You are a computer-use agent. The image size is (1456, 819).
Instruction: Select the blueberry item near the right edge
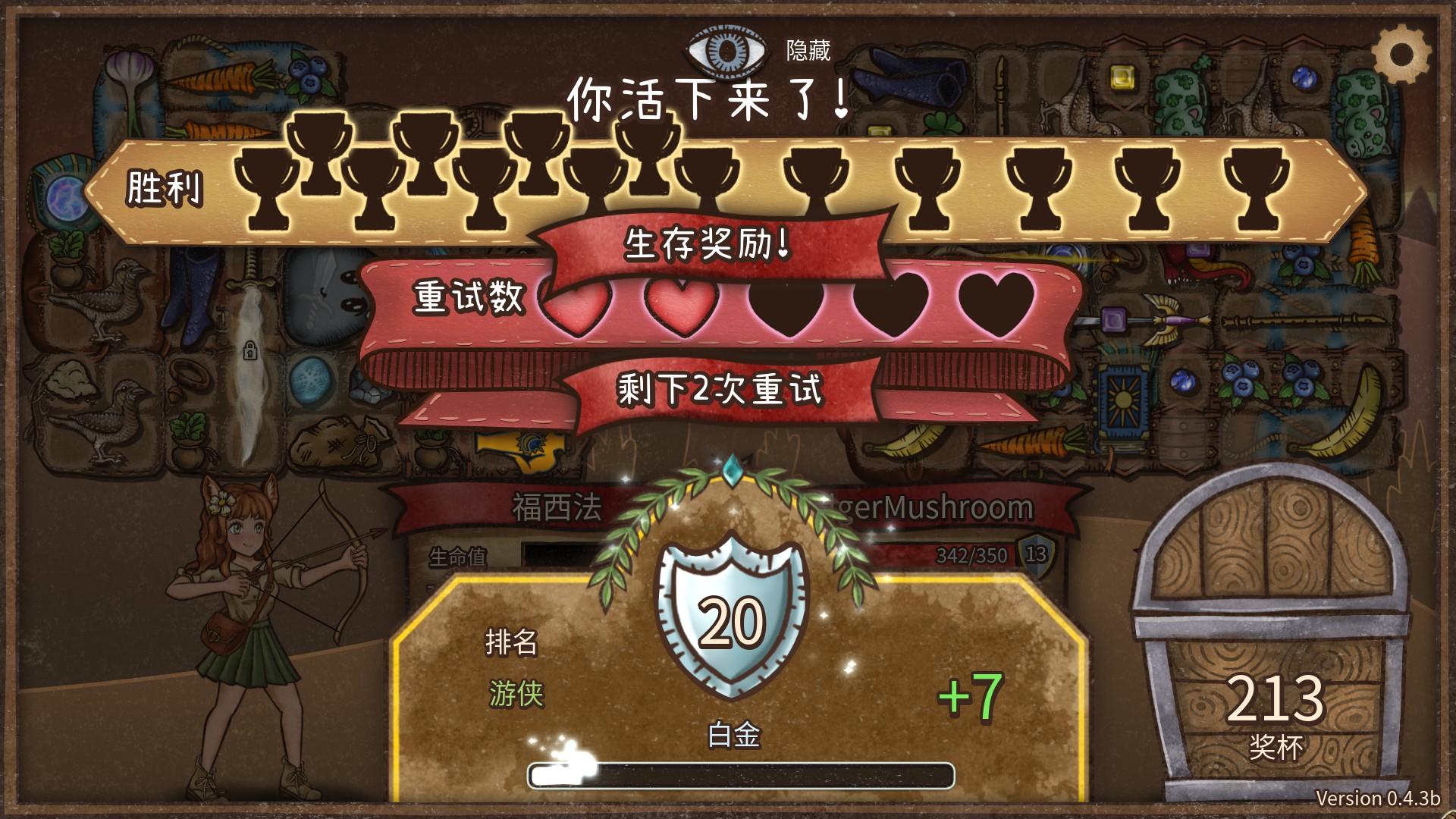tap(1303, 379)
